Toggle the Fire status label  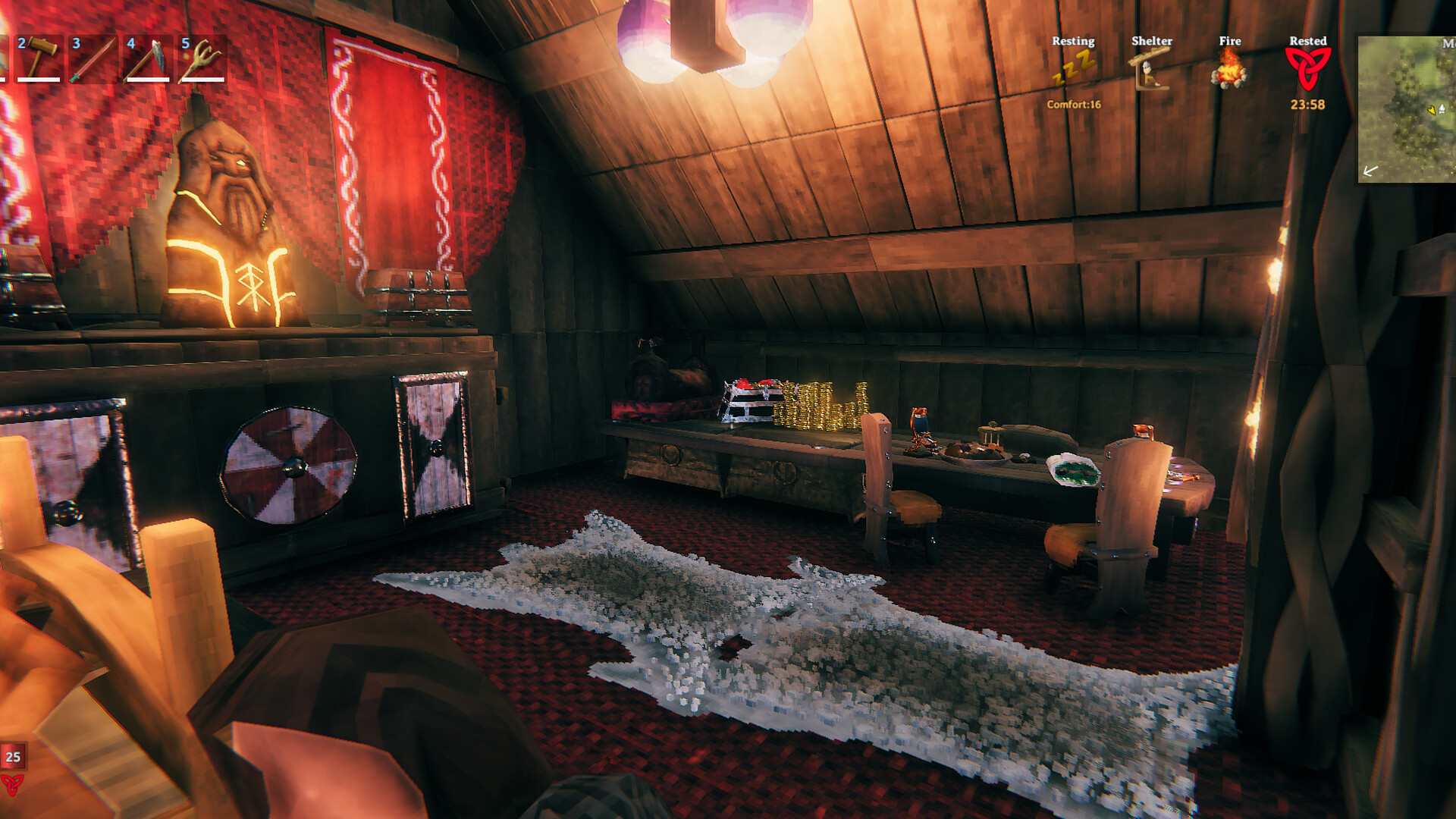click(1230, 42)
